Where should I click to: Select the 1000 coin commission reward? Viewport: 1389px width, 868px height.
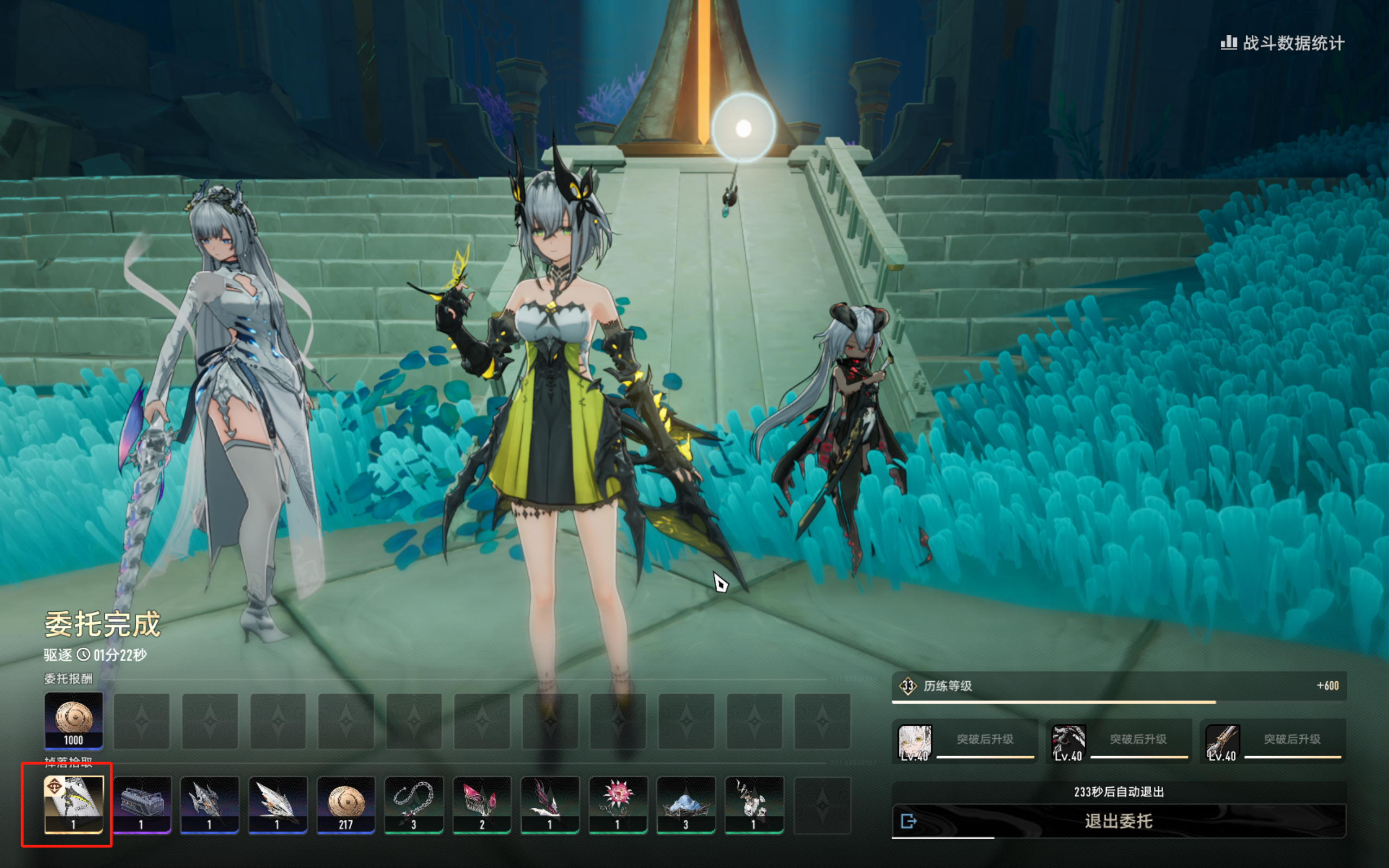(x=73, y=720)
